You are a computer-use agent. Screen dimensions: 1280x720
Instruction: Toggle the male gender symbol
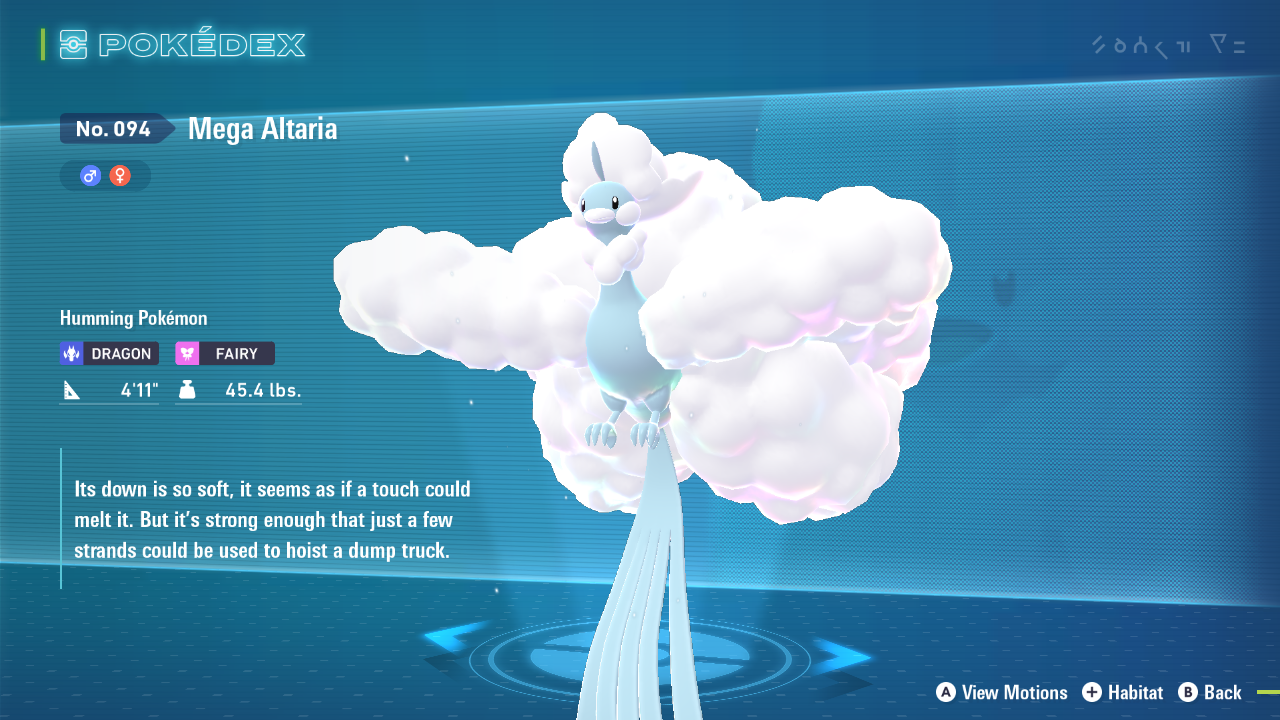pos(88,175)
